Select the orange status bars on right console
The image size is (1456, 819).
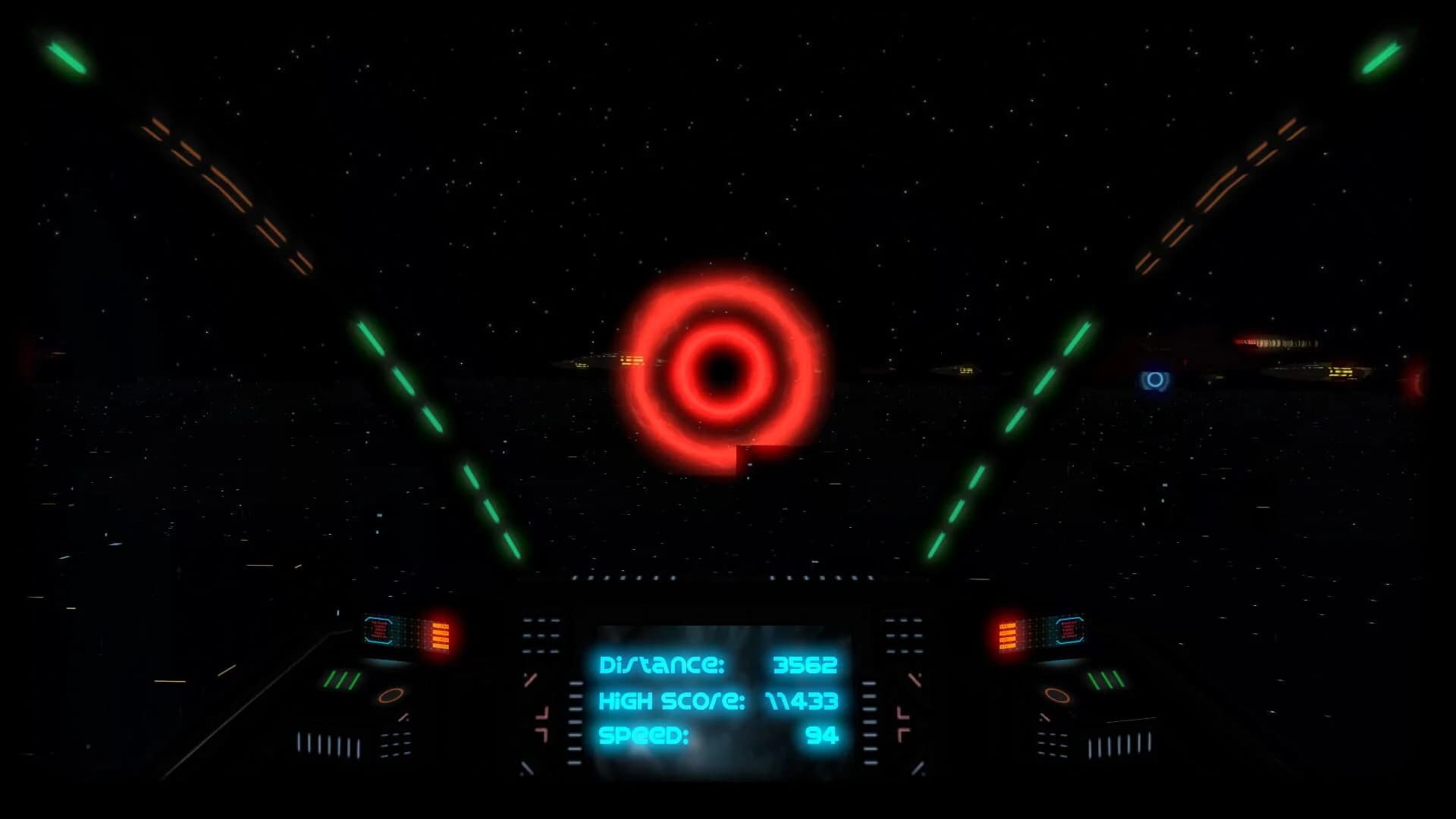[x=1008, y=635]
